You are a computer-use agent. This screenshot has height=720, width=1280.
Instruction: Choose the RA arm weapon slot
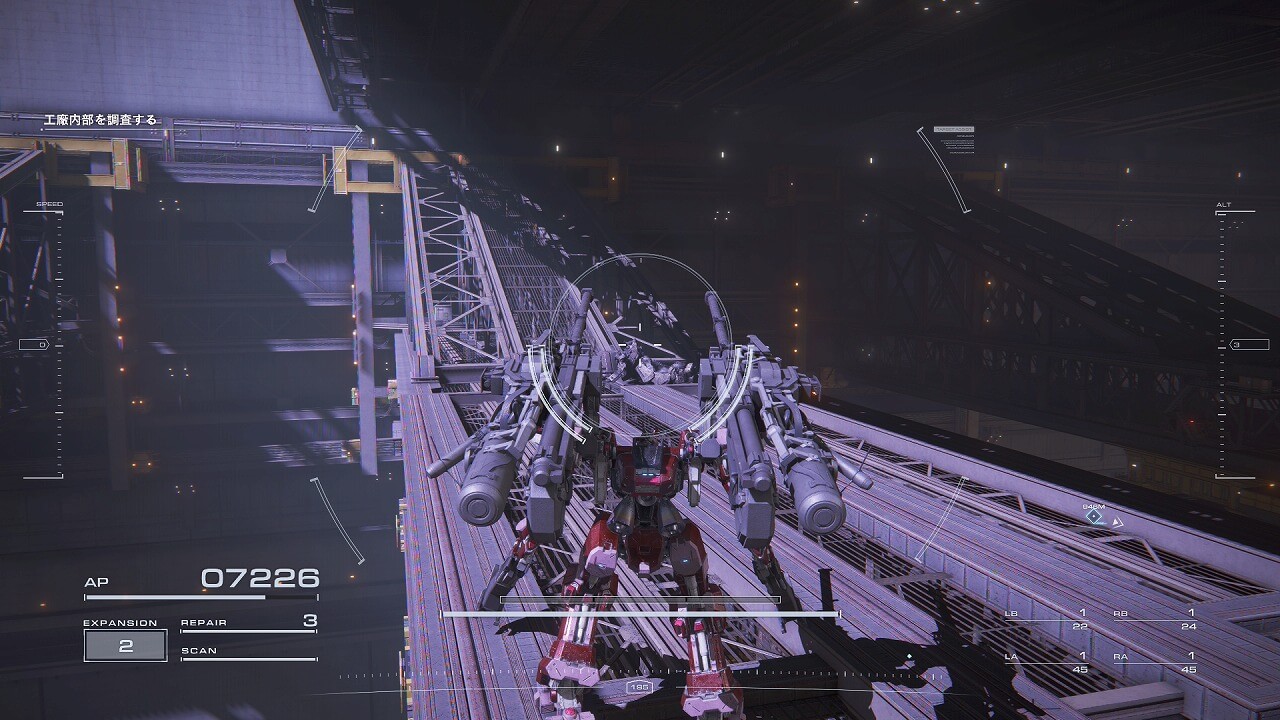(1155, 662)
